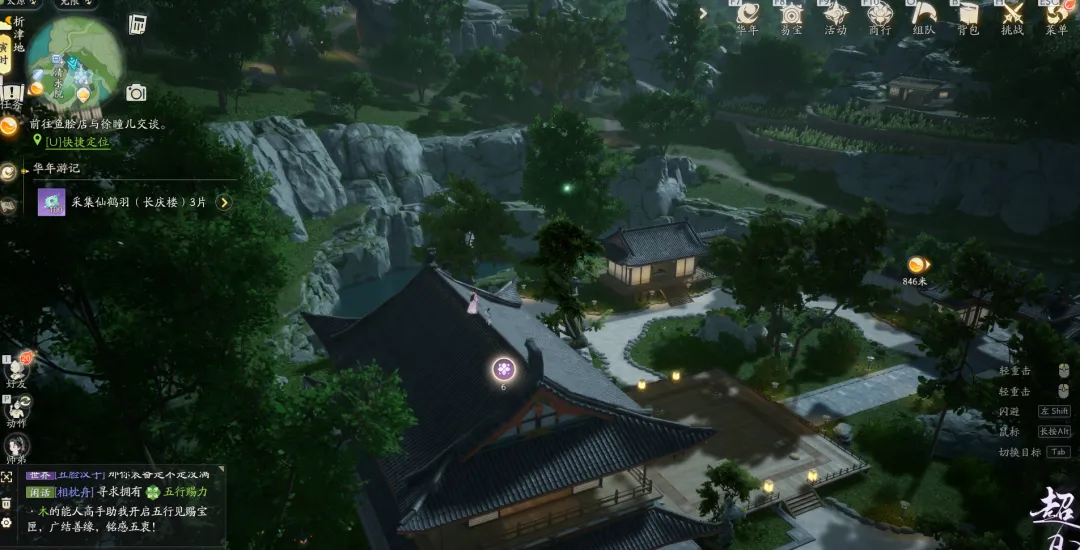
Task: Open the 菜单 main menu
Action: coord(1056,15)
